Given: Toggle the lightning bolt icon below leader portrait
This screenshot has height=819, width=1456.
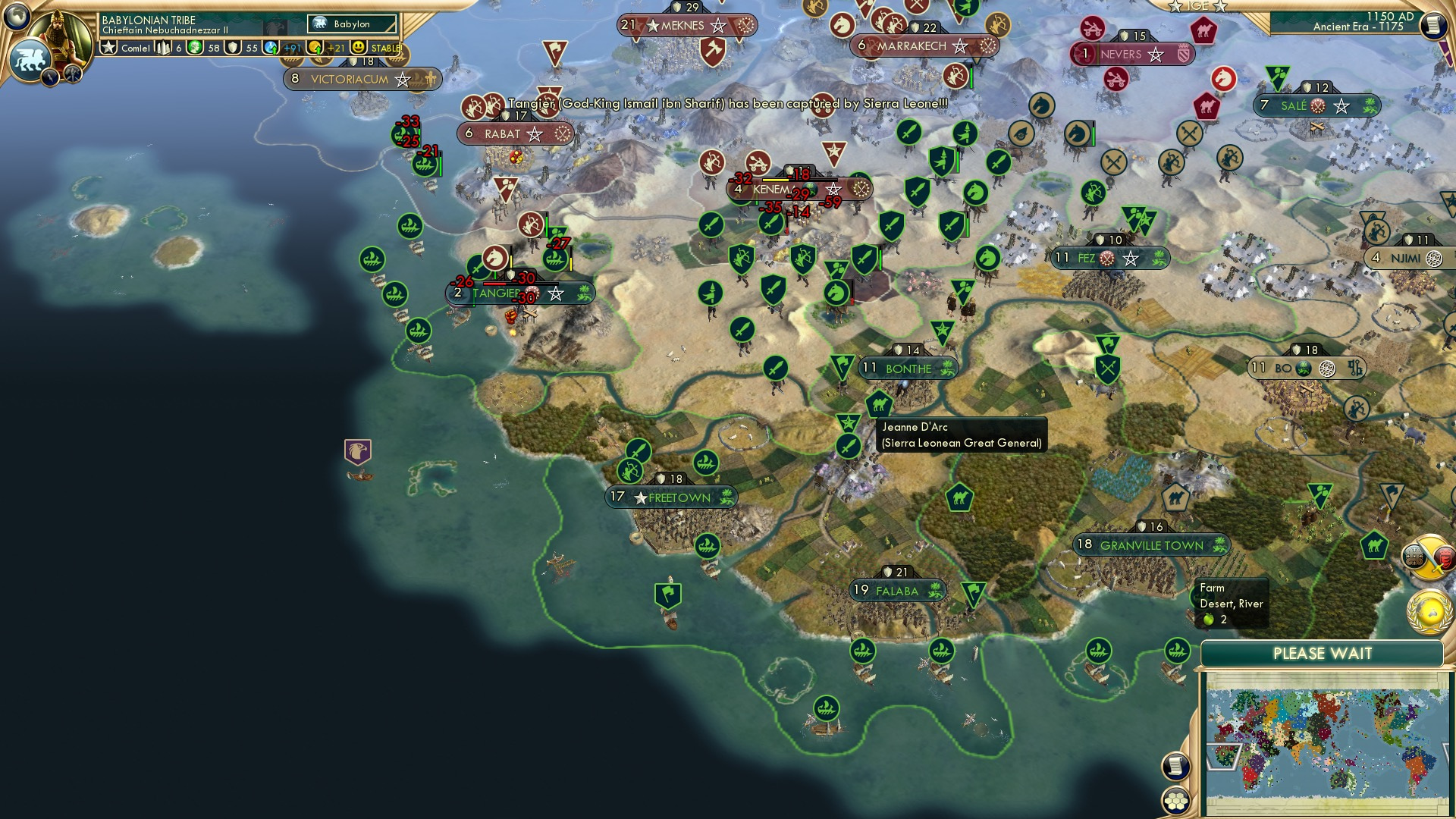Looking at the screenshot, I should tap(49, 78).
